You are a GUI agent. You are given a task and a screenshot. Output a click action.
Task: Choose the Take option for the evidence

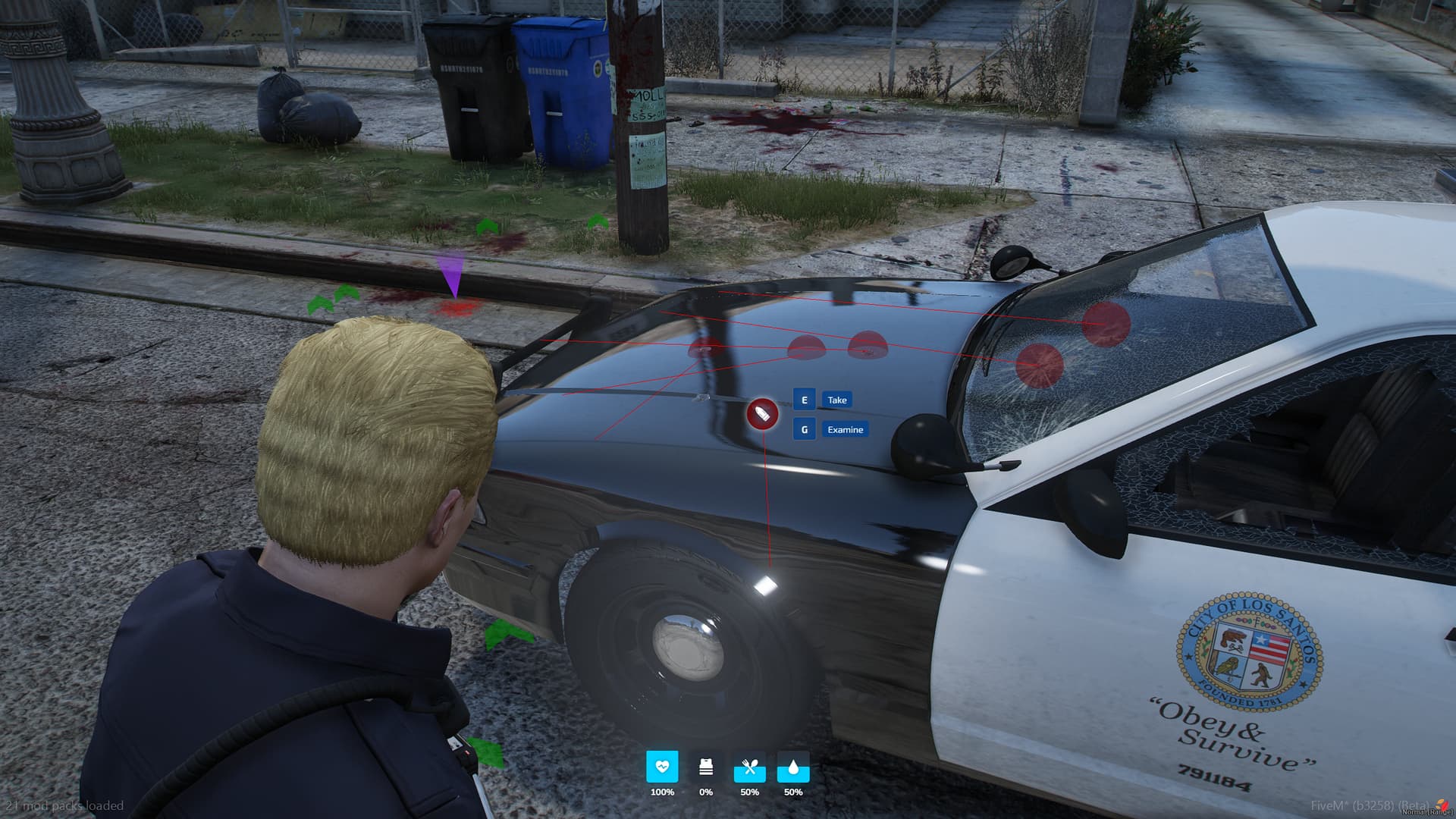[x=836, y=400]
